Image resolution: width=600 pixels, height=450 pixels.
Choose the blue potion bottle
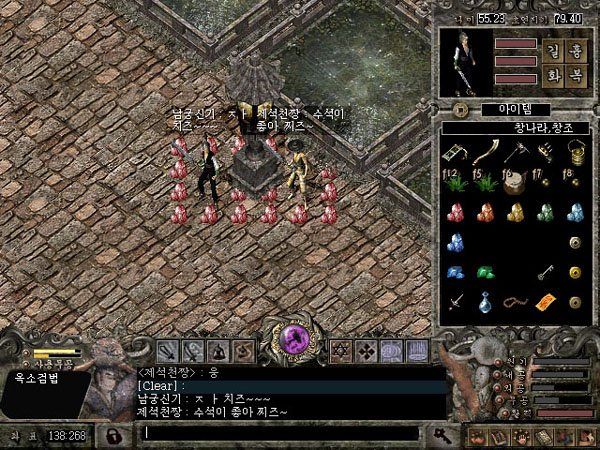tap(485, 301)
